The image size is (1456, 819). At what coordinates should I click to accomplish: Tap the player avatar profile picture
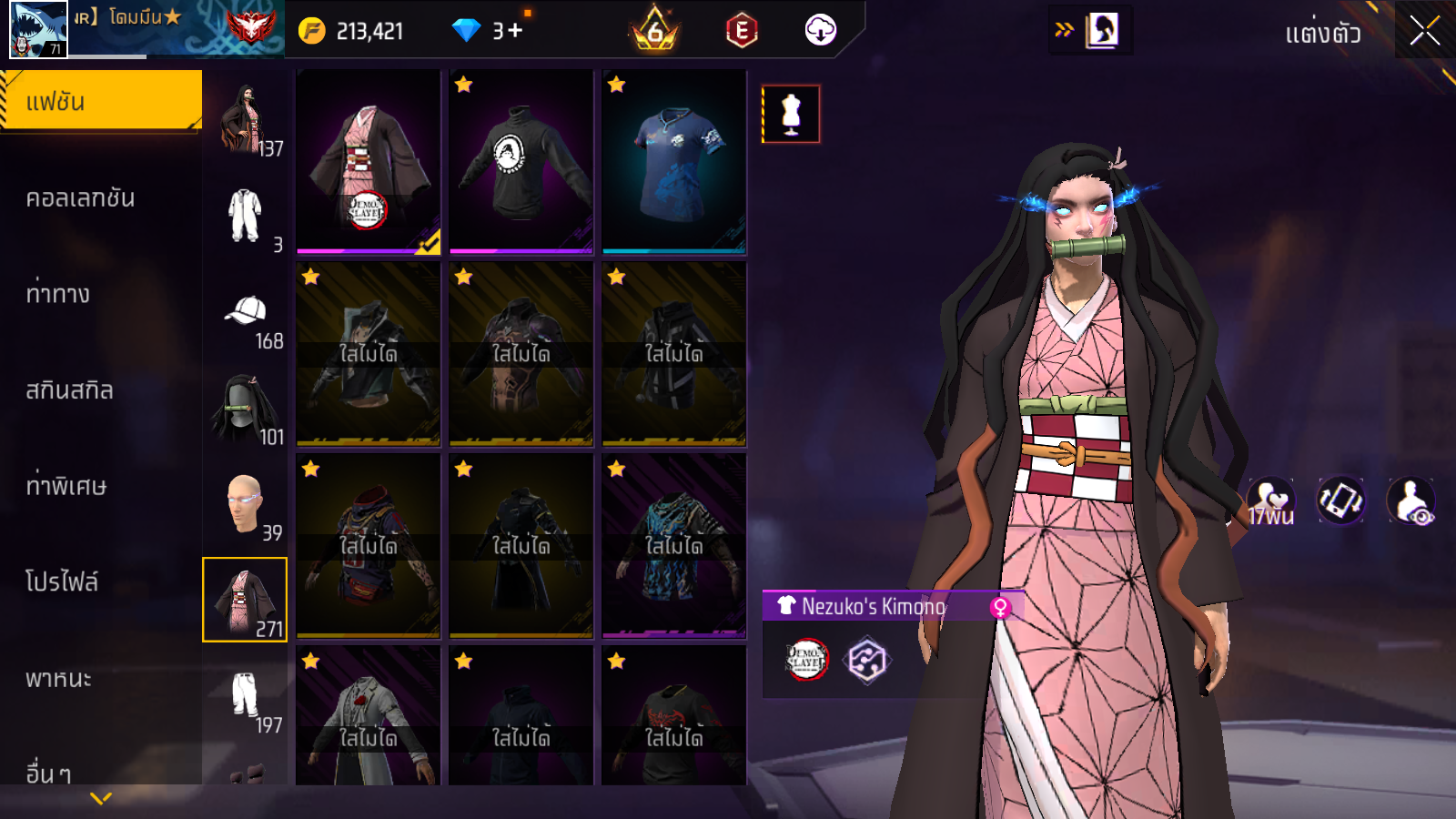tap(38, 29)
